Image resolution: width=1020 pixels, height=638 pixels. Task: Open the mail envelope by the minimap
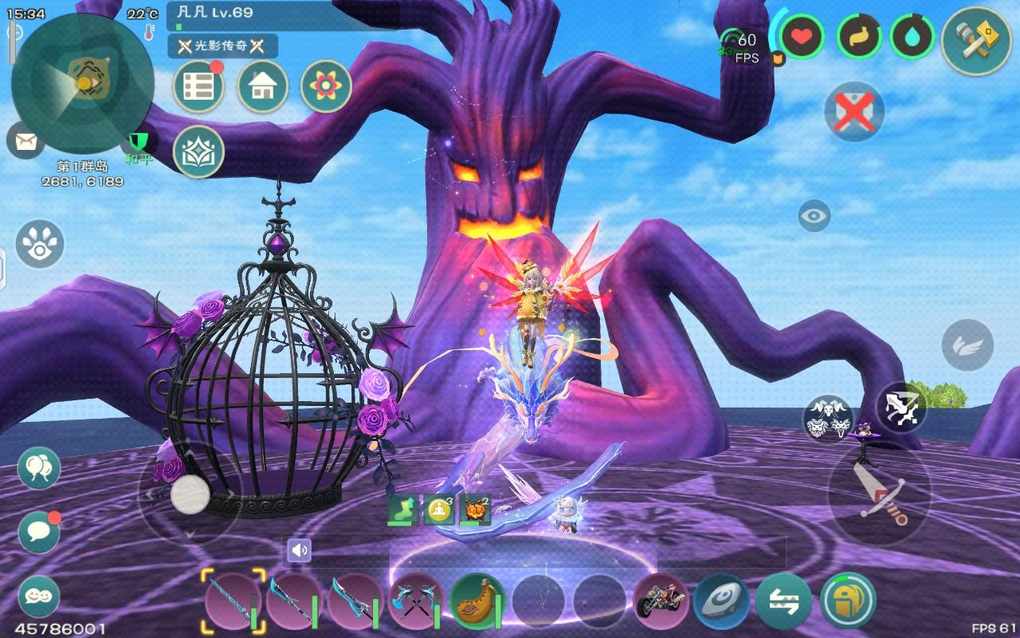pyautogui.click(x=25, y=140)
